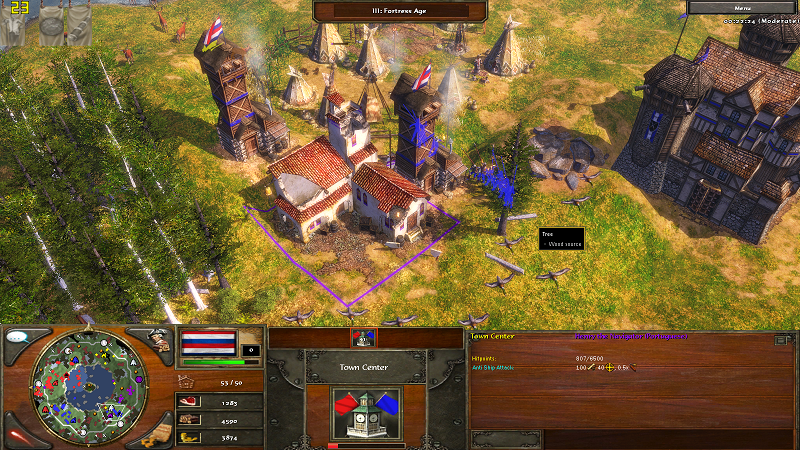This screenshot has height=450, width=800.
Task: Click the Fortress Age banner
Action: pyautogui.click(x=400, y=11)
